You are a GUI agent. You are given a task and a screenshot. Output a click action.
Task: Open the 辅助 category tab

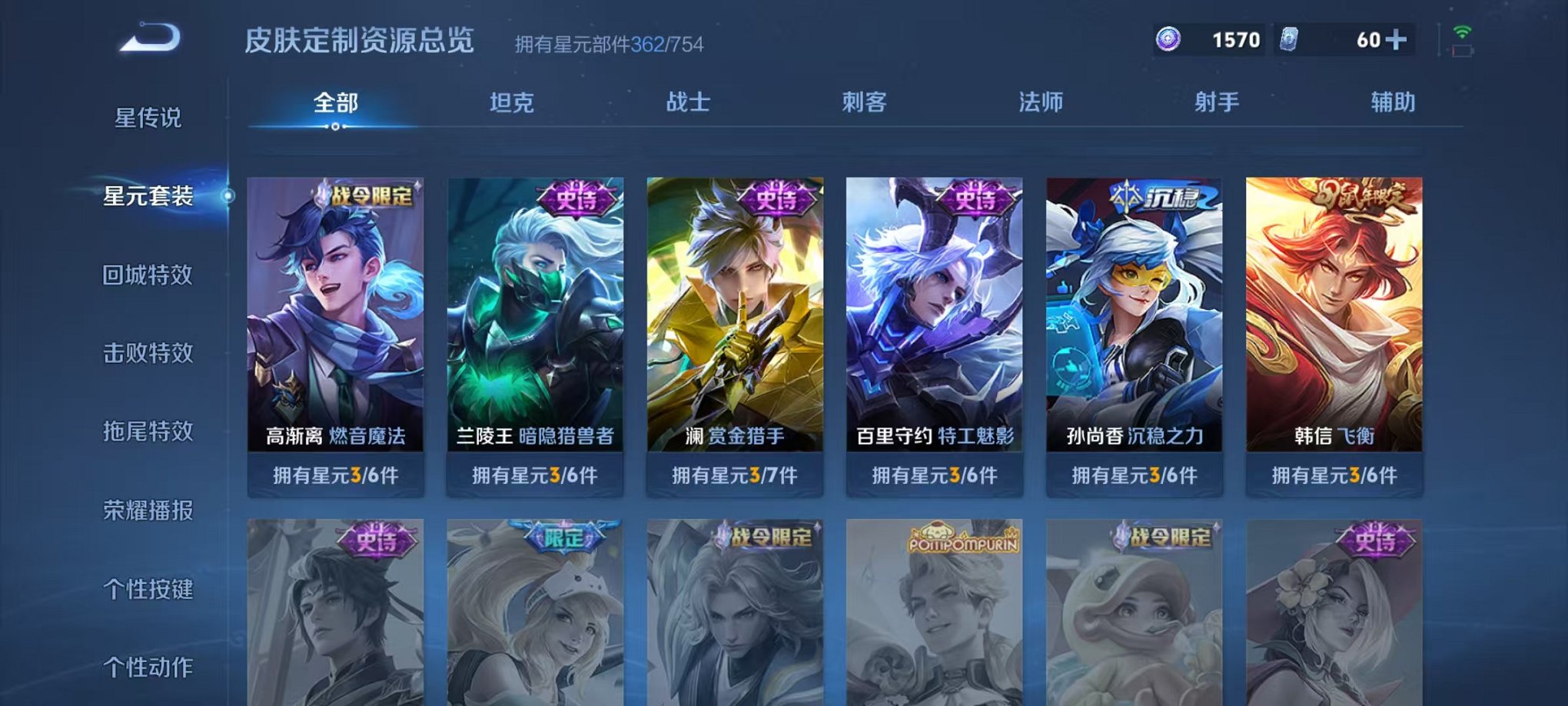1393,102
